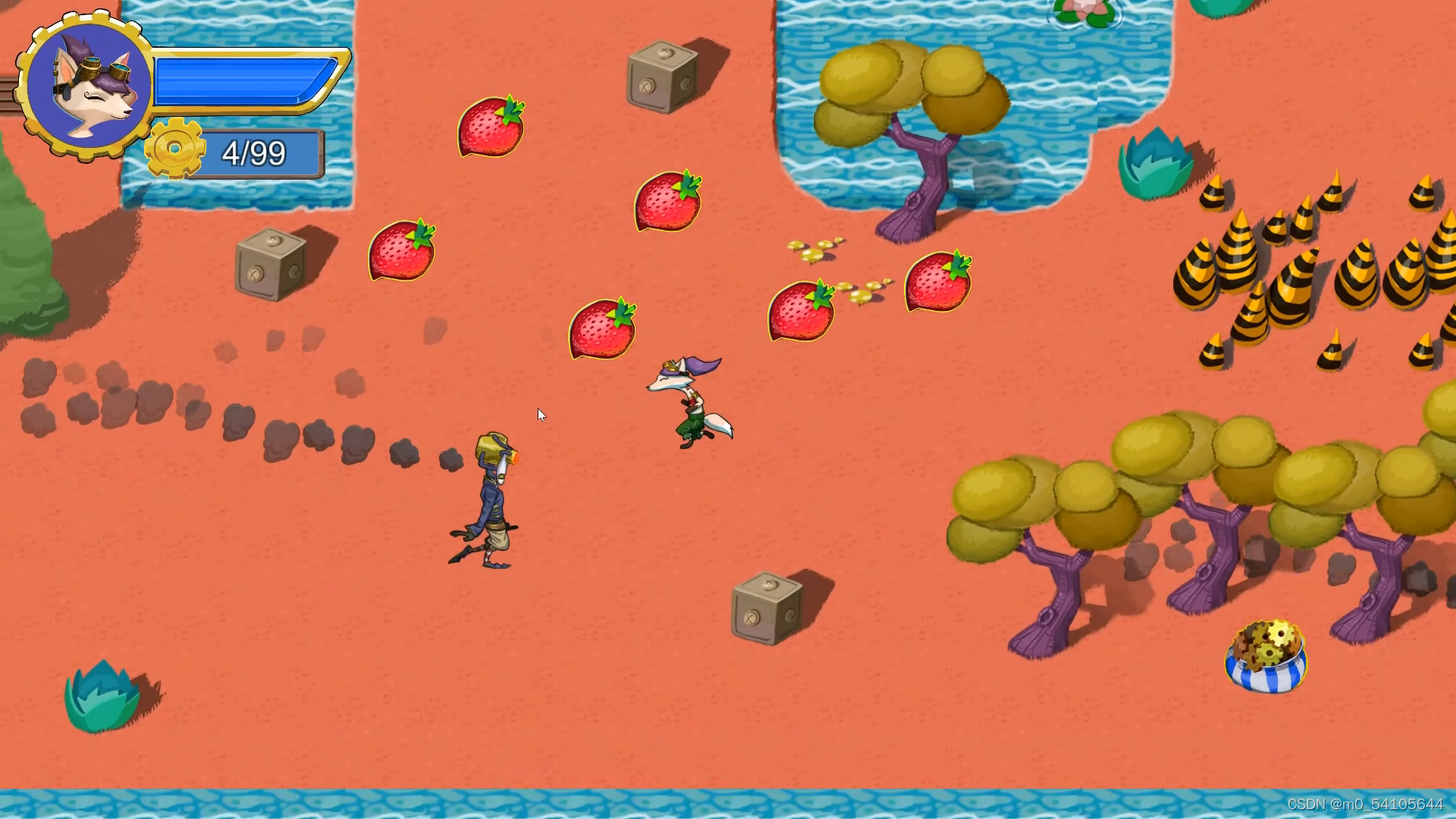Select the golden gear icon beside the counter

coord(176,149)
